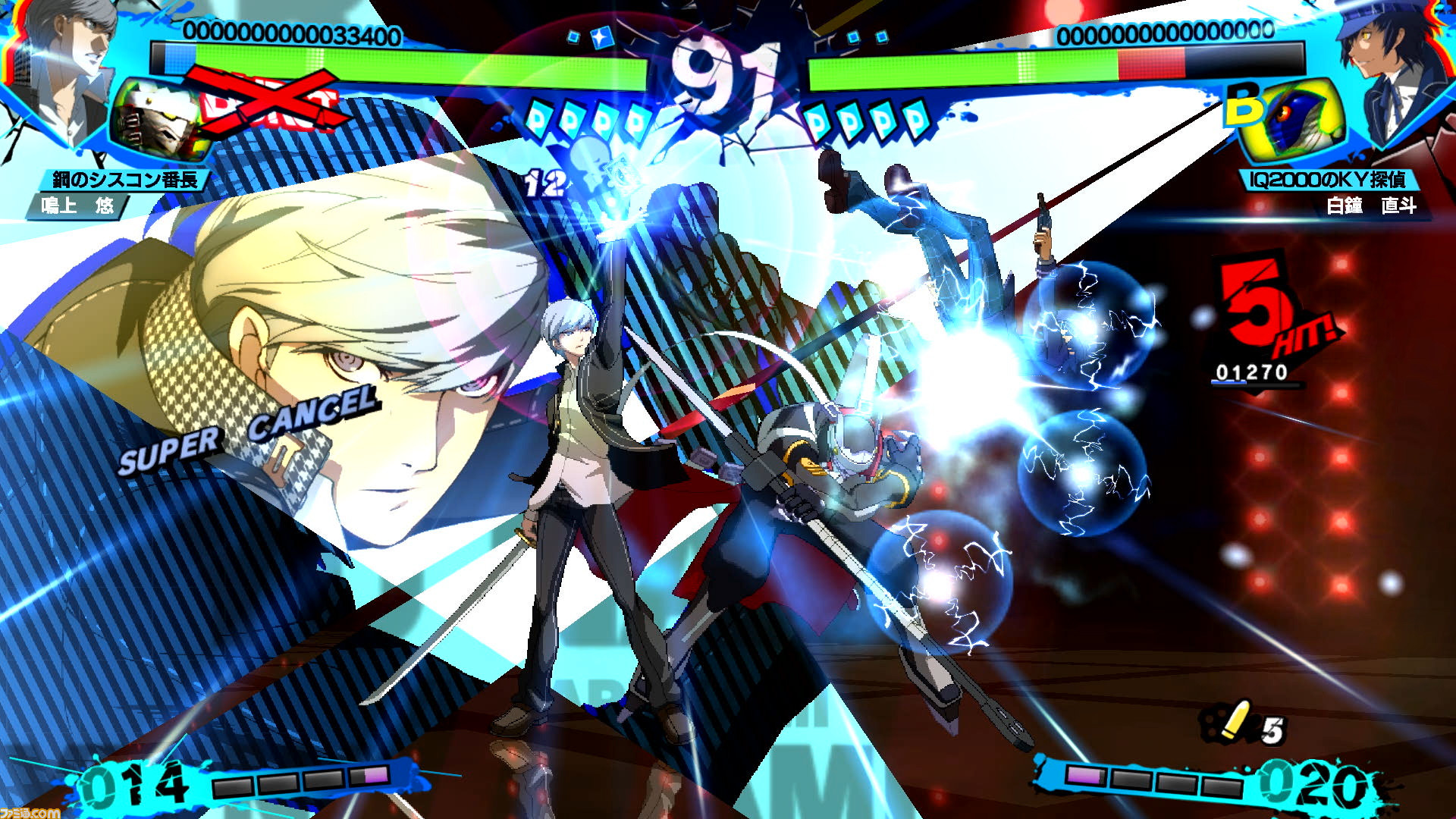This screenshot has width=1456, height=819.
Task: Click the yellow B Burst indicator on Naoto's side
Action: 1244,102
